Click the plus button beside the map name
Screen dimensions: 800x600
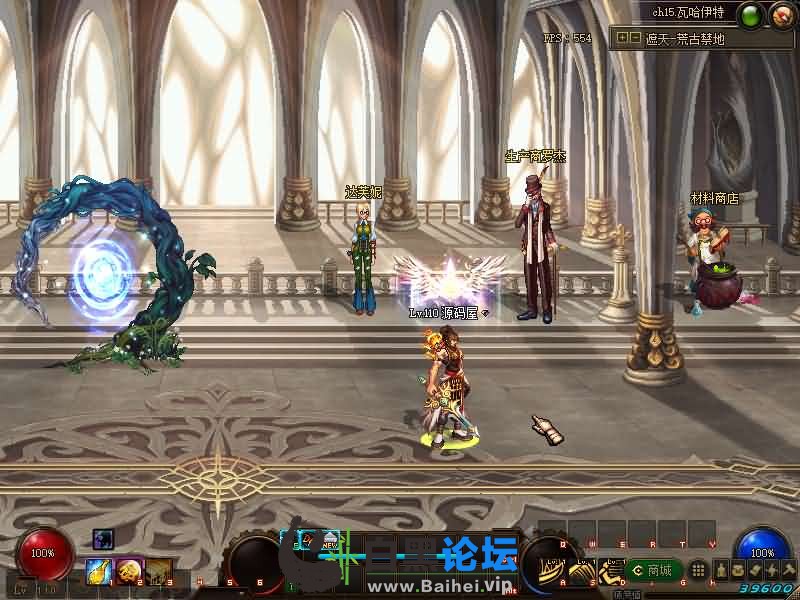tap(622, 38)
